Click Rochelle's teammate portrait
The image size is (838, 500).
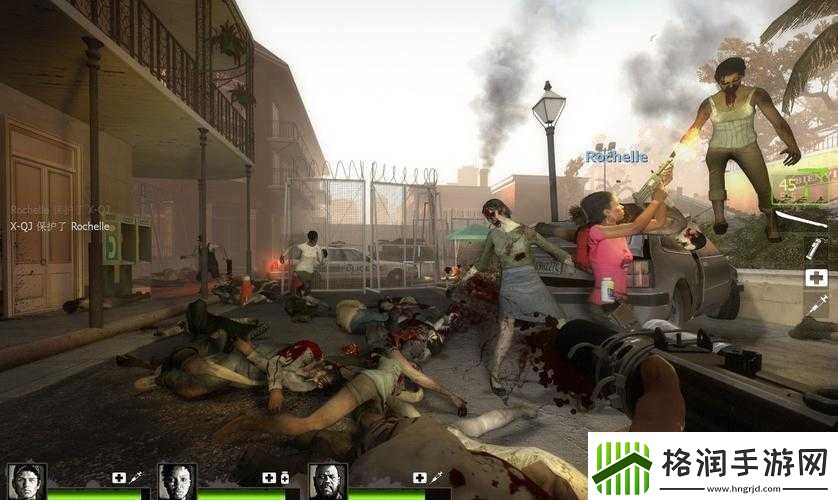tap(176, 481)
